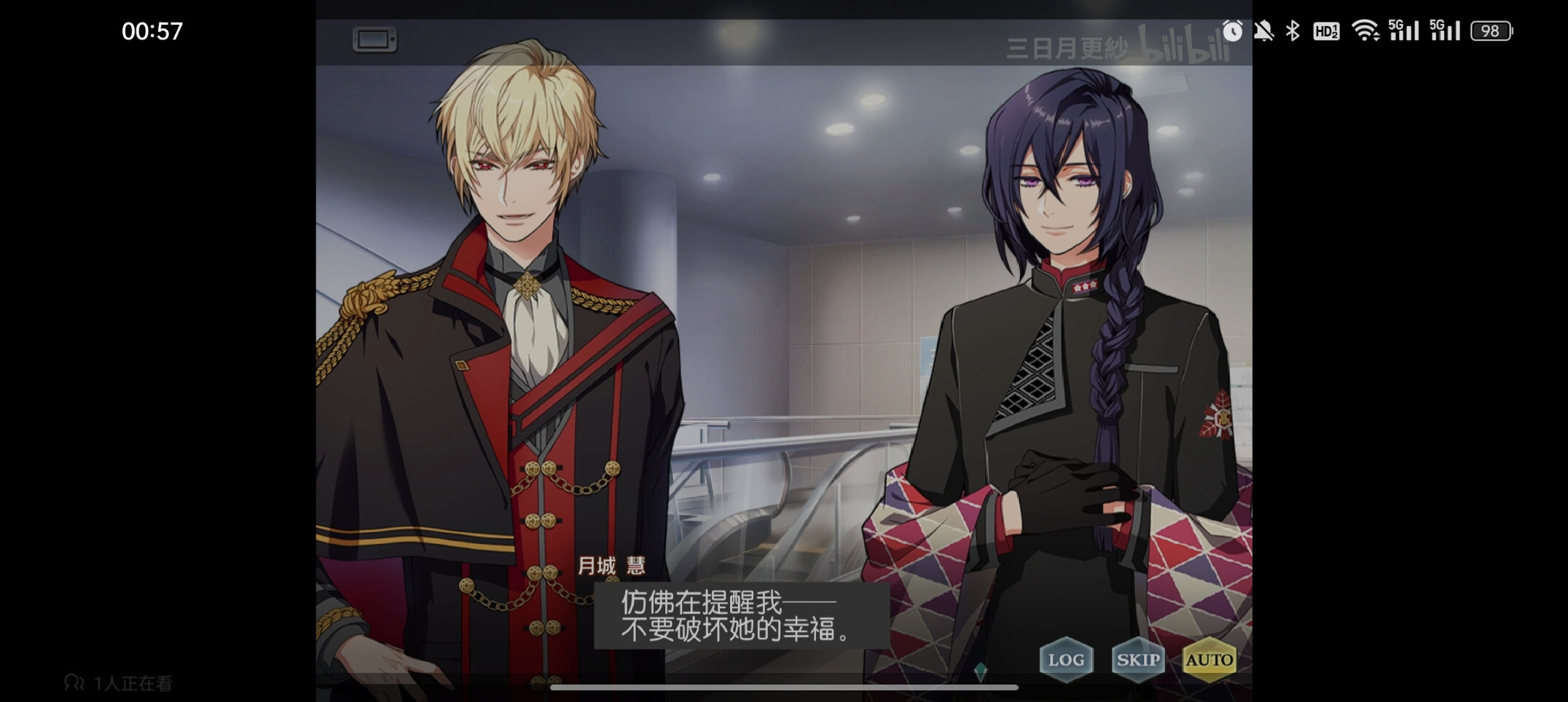Activate the SKIP button
This screenshot has height=702, width=1568.
coord(1137,660)
